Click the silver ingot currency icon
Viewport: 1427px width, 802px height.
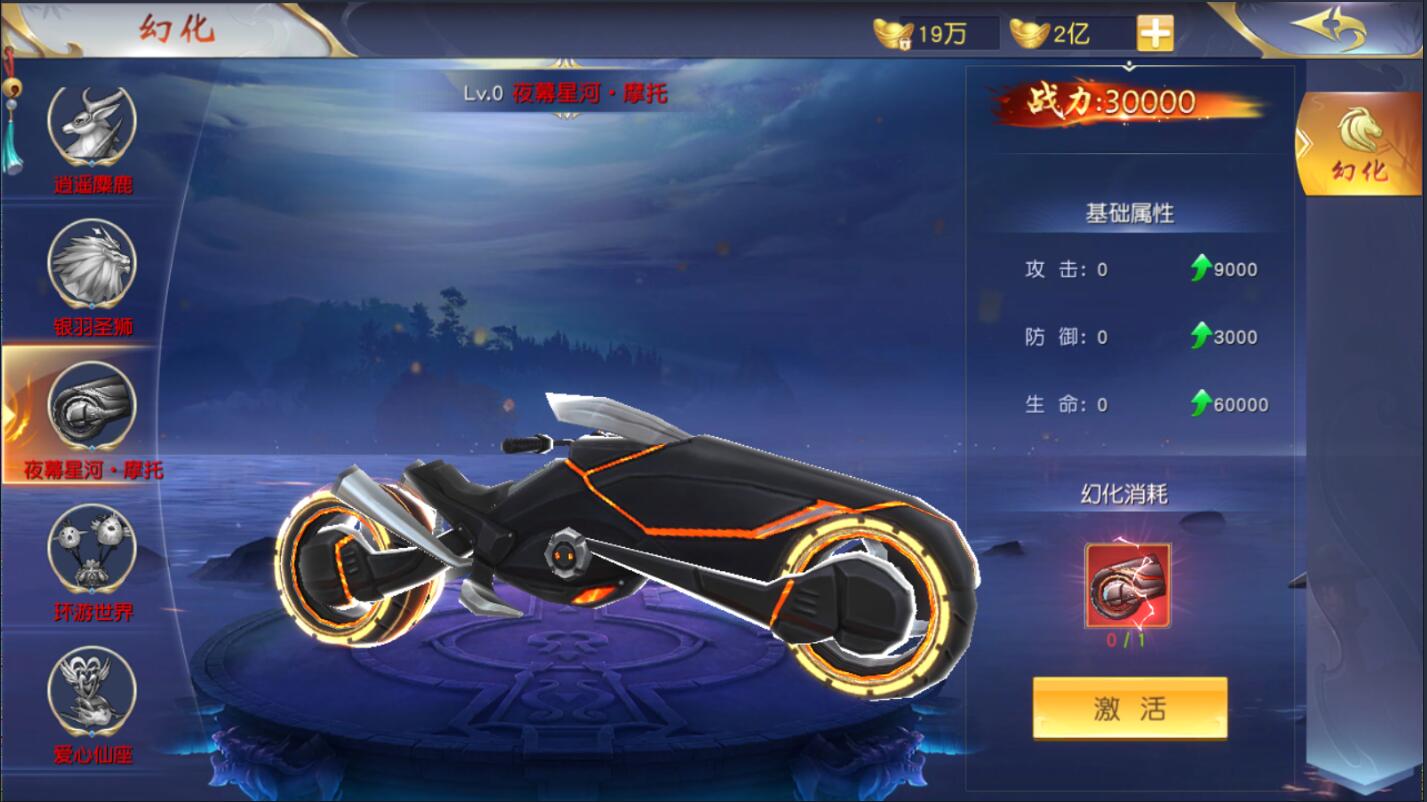click(1030, 30)
